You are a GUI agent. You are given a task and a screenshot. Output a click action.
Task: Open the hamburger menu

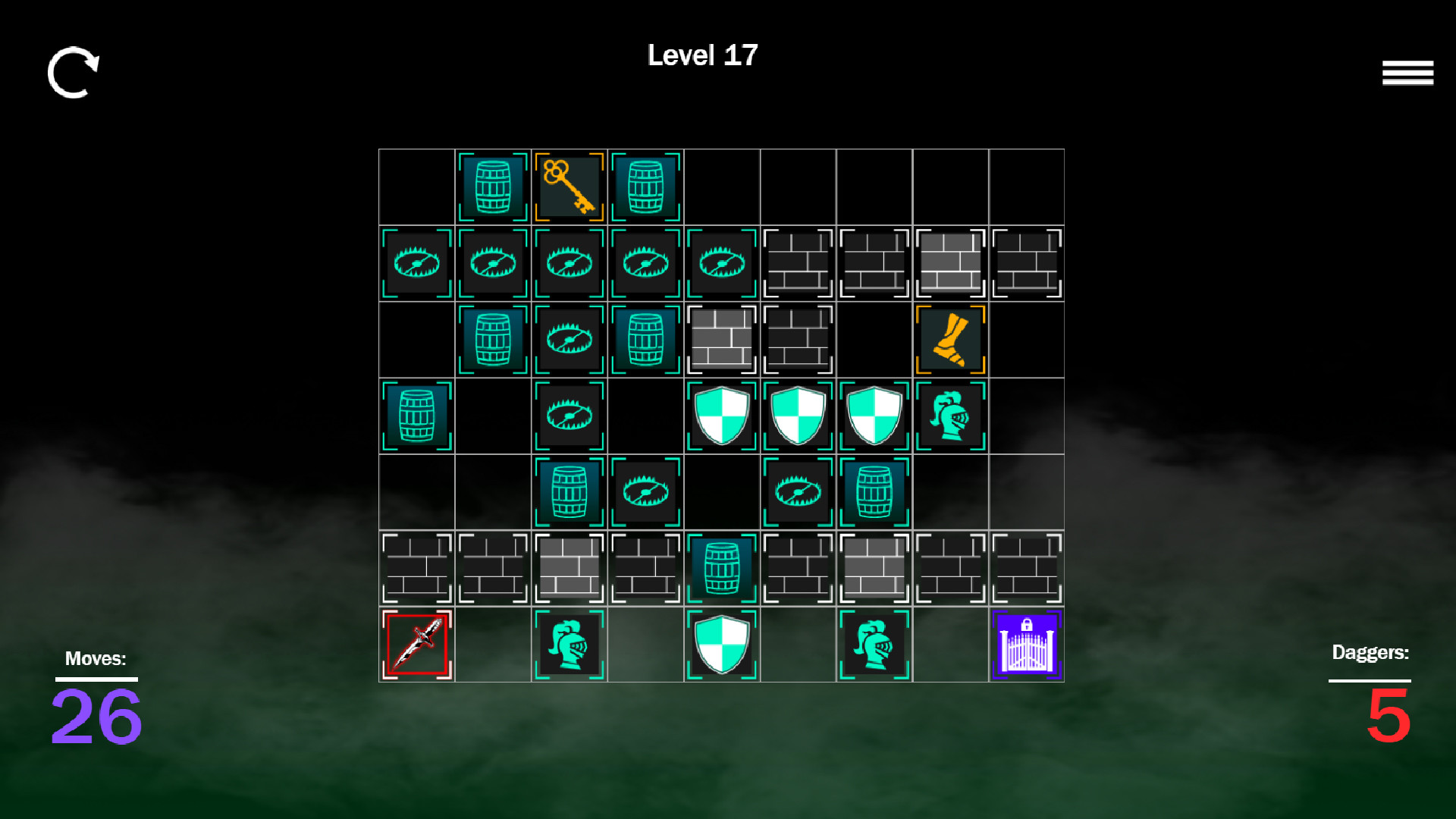pyautogui.click(x=1407, y=72)
